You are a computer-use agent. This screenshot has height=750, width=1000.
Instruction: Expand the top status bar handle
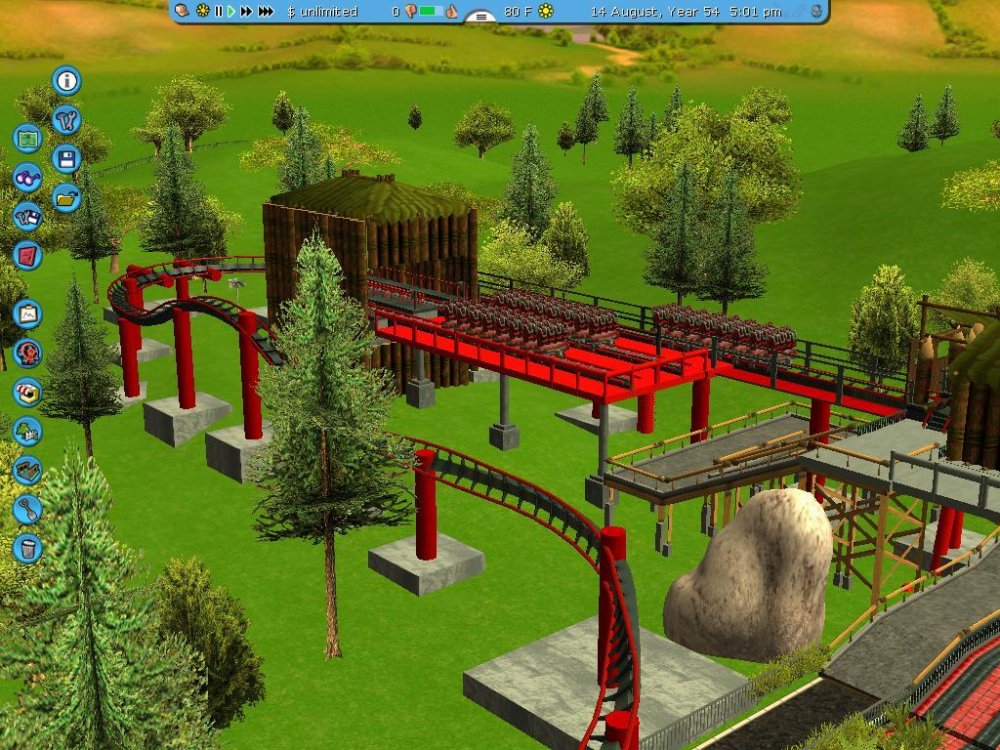click(x=482, y=17)
